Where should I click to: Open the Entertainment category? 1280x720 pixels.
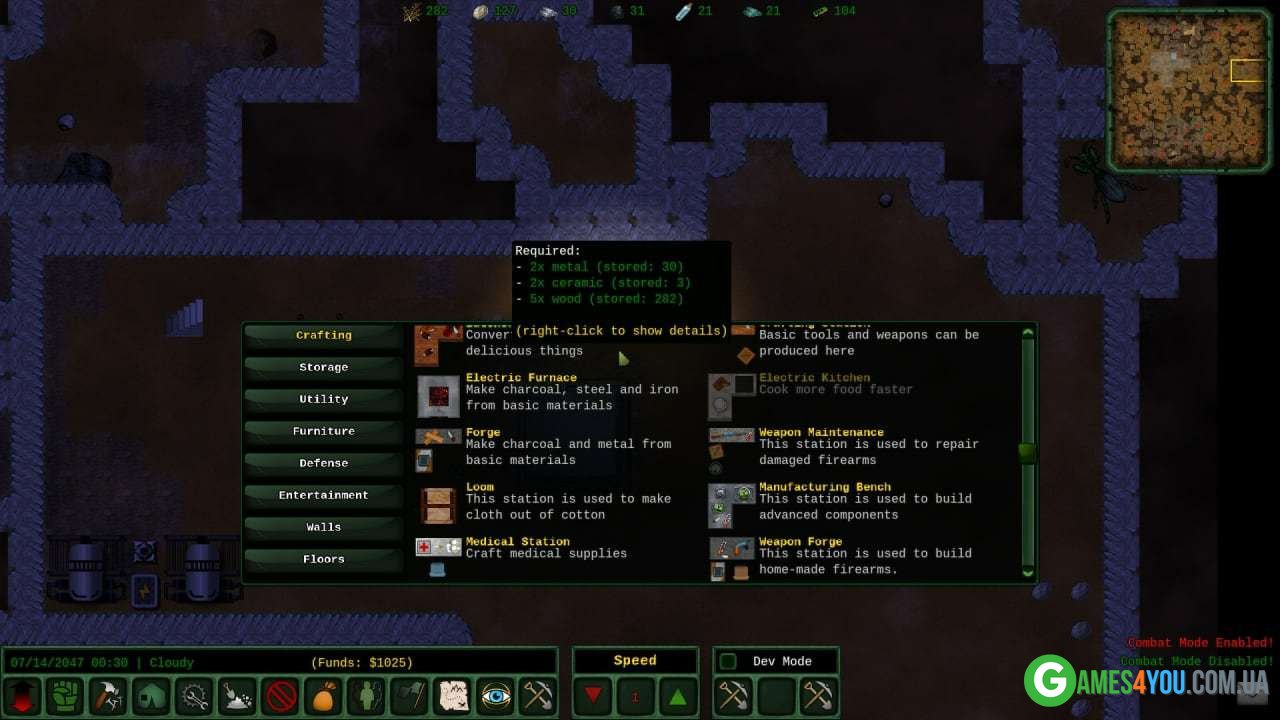(x=323, y=495)
